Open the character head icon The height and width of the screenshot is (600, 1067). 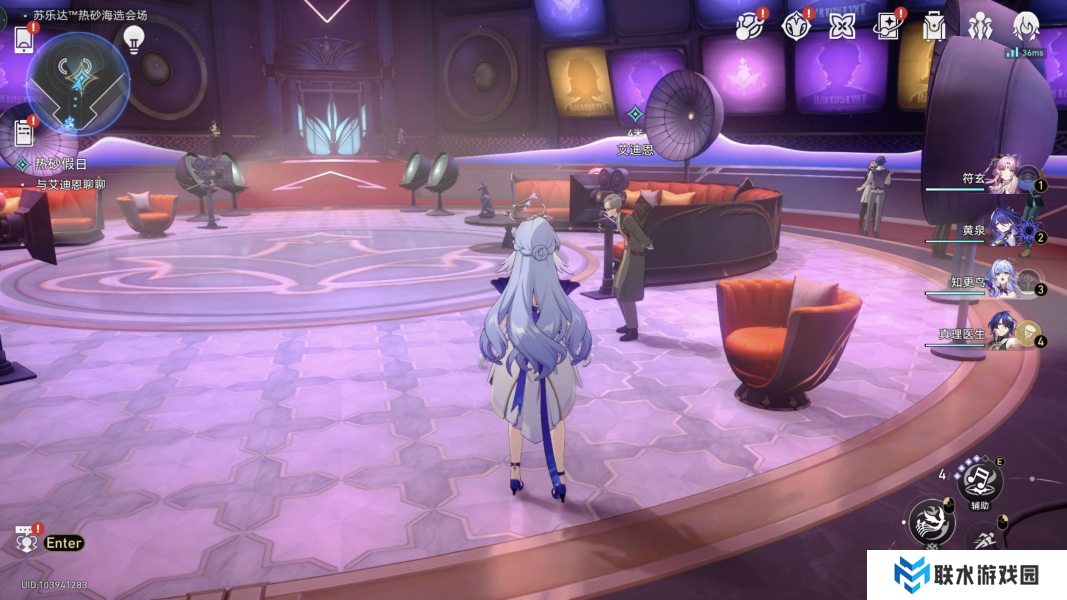(1026, 26)
